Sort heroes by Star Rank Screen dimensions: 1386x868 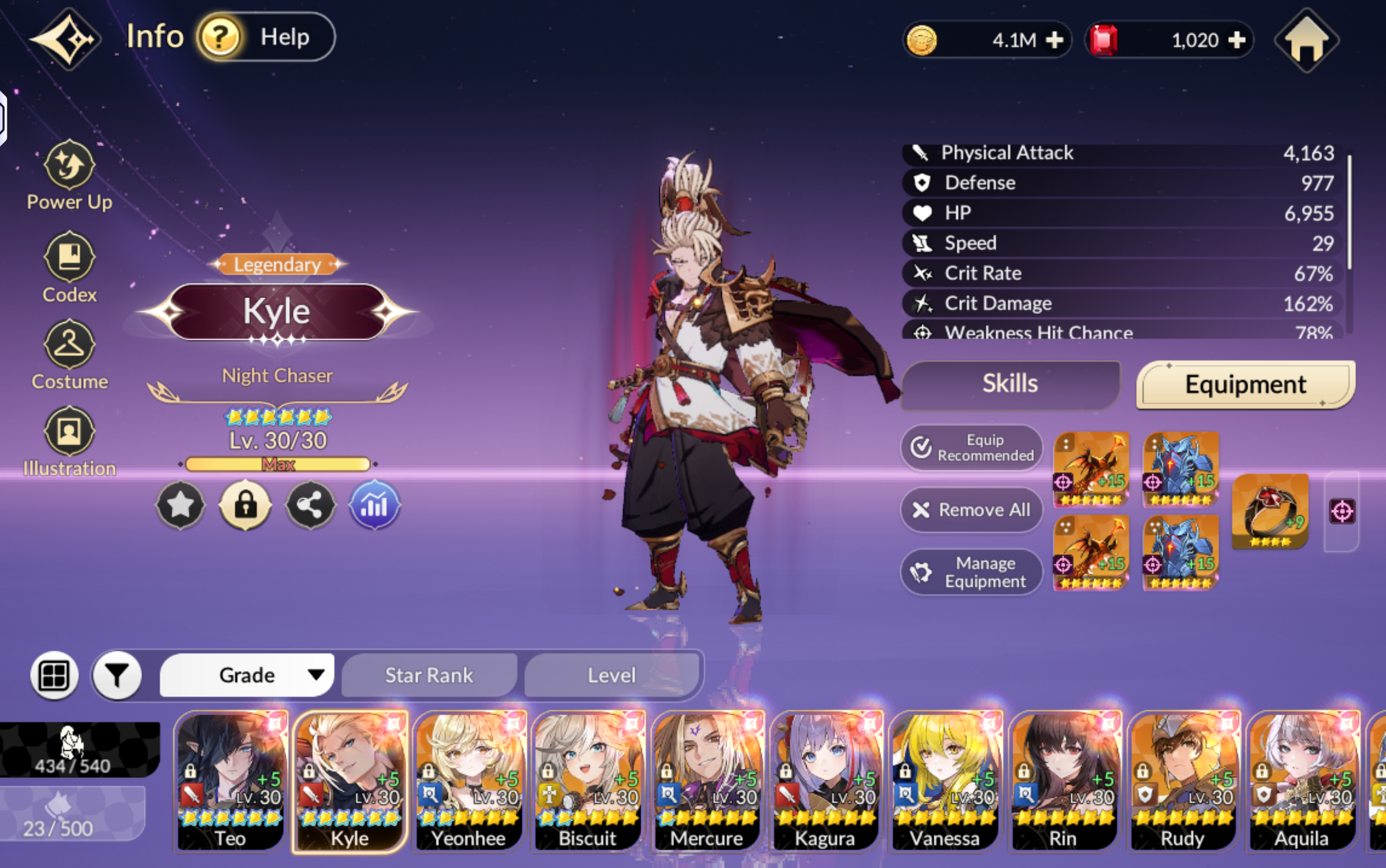point(429,675)
